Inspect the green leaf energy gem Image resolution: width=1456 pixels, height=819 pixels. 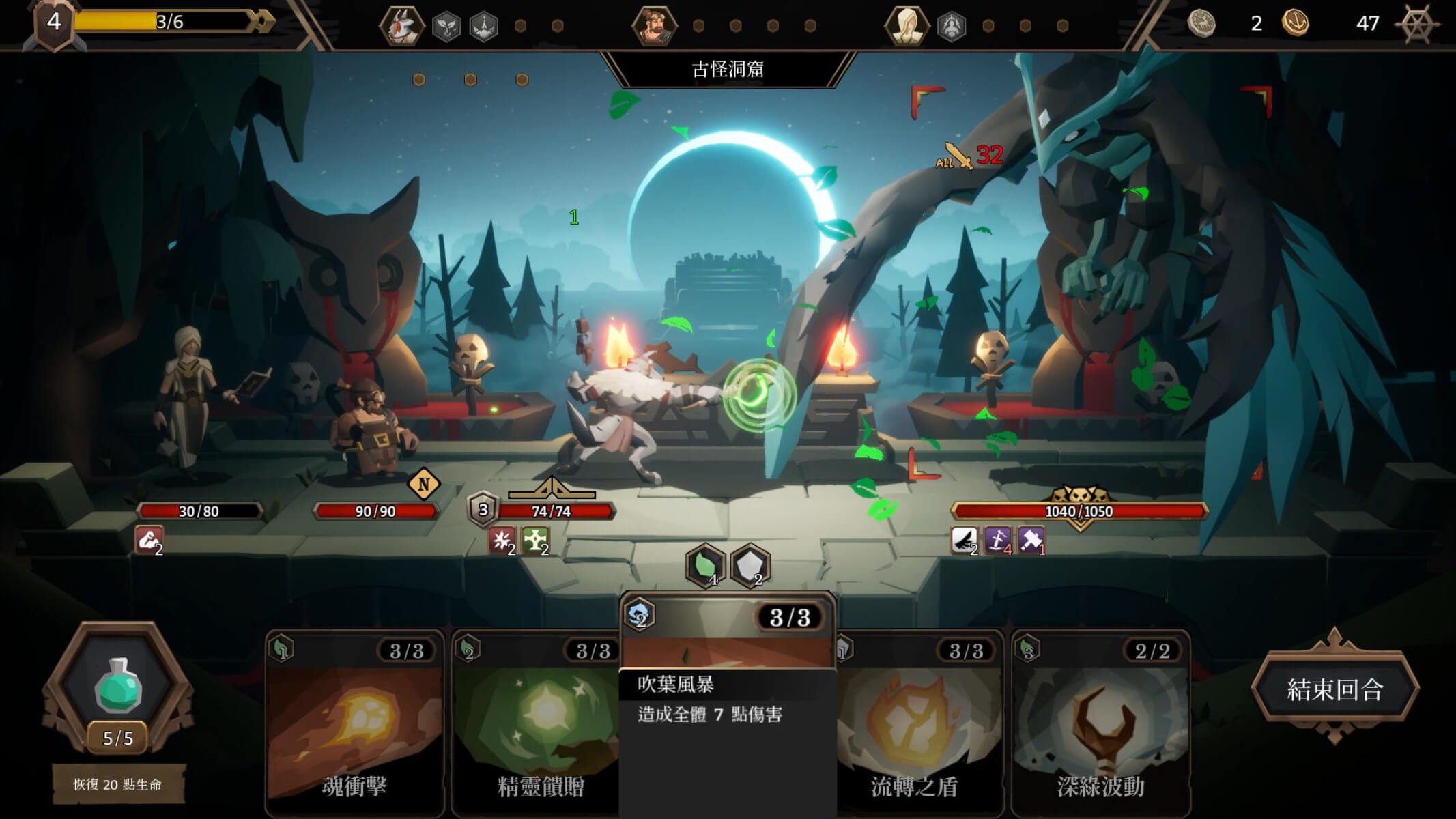705,565
